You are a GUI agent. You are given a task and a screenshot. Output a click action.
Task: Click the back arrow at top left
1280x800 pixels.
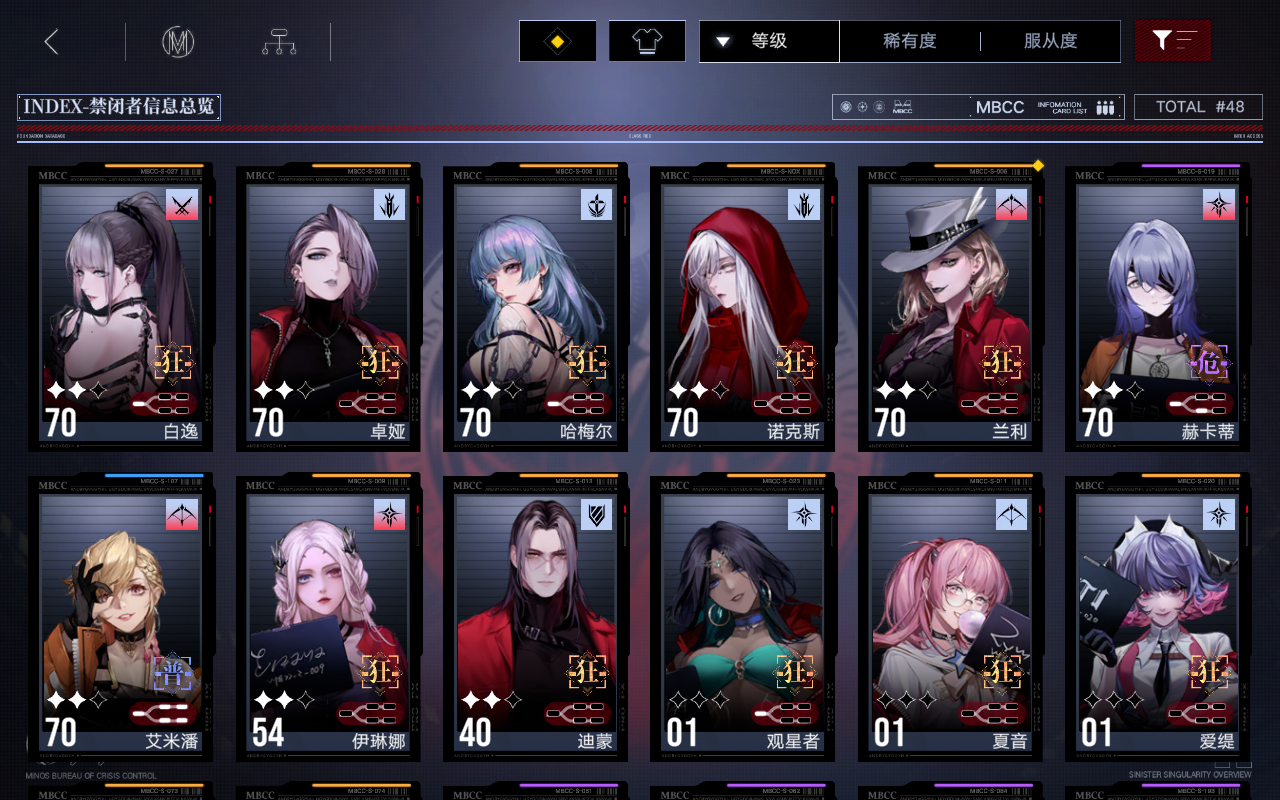pyautogui.click(x=52, y=41)
